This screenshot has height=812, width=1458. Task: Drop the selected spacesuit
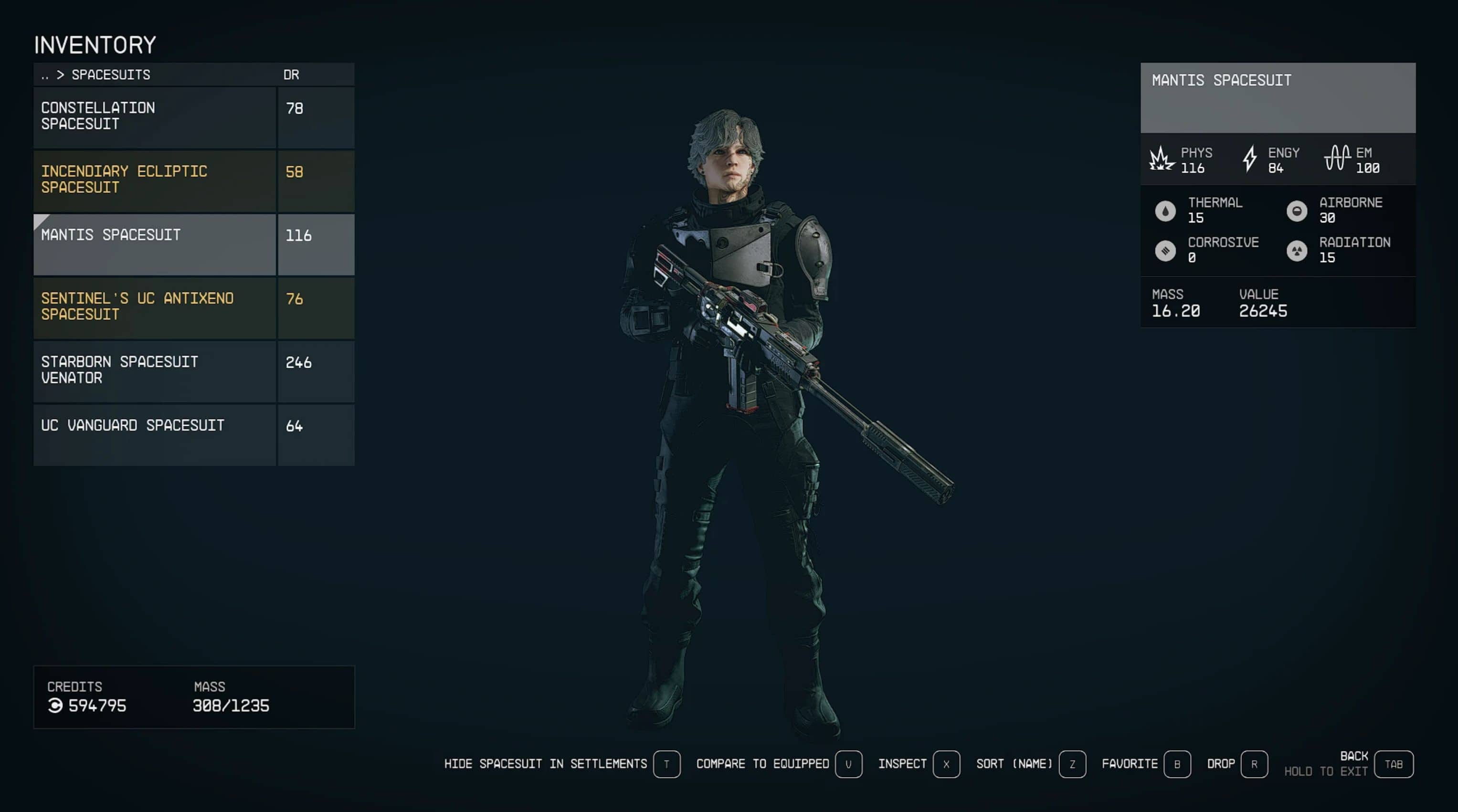[1254, 764]
